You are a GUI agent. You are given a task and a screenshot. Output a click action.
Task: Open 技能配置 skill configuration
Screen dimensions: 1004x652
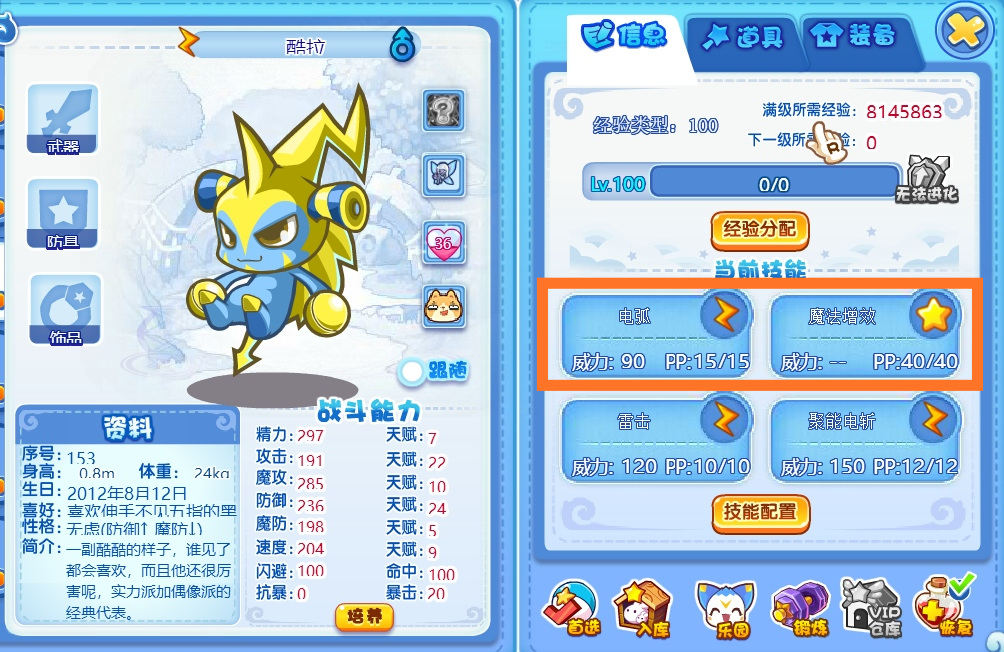point(759,512)
